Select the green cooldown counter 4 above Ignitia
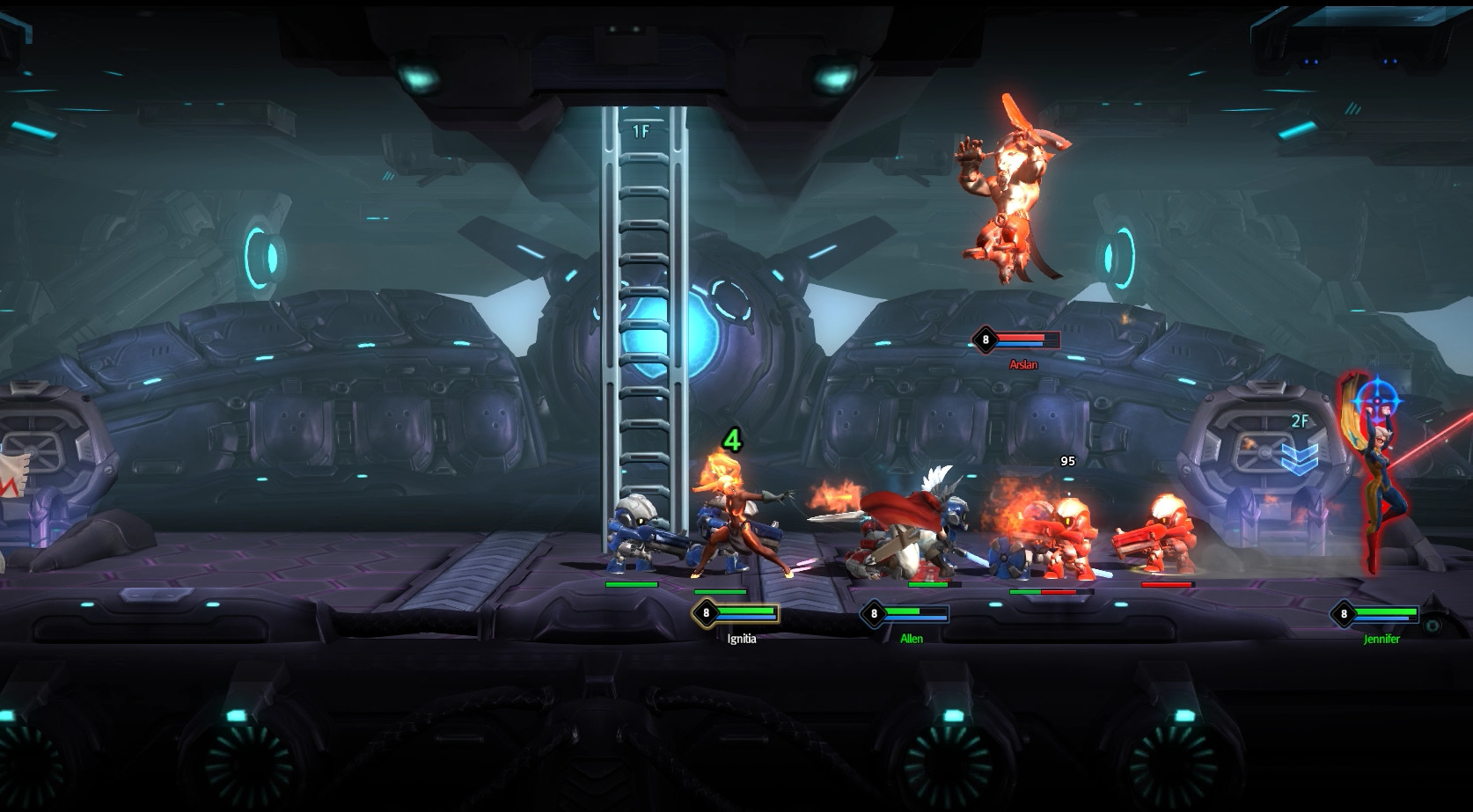 (x=731, y=442)
